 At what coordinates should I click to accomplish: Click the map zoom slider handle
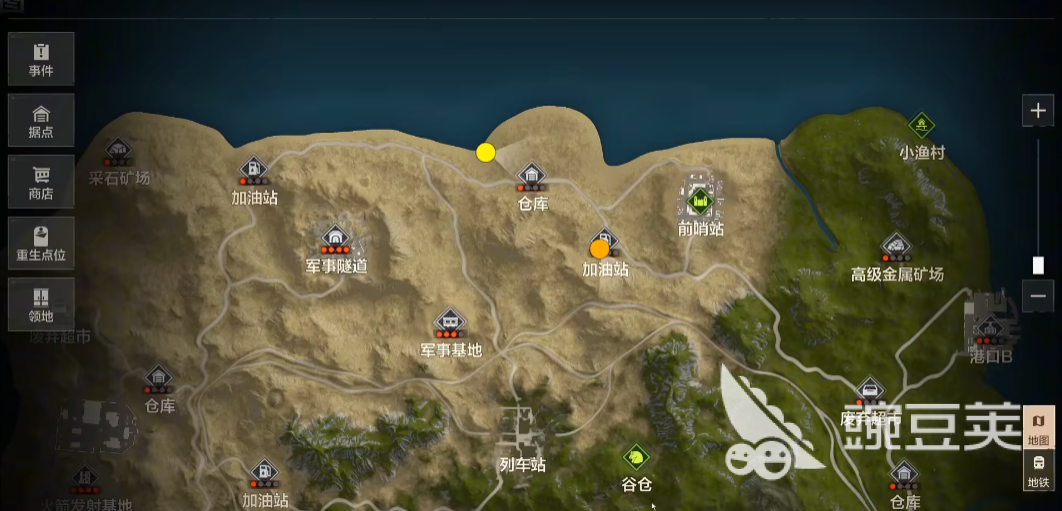pos(1038,265)
